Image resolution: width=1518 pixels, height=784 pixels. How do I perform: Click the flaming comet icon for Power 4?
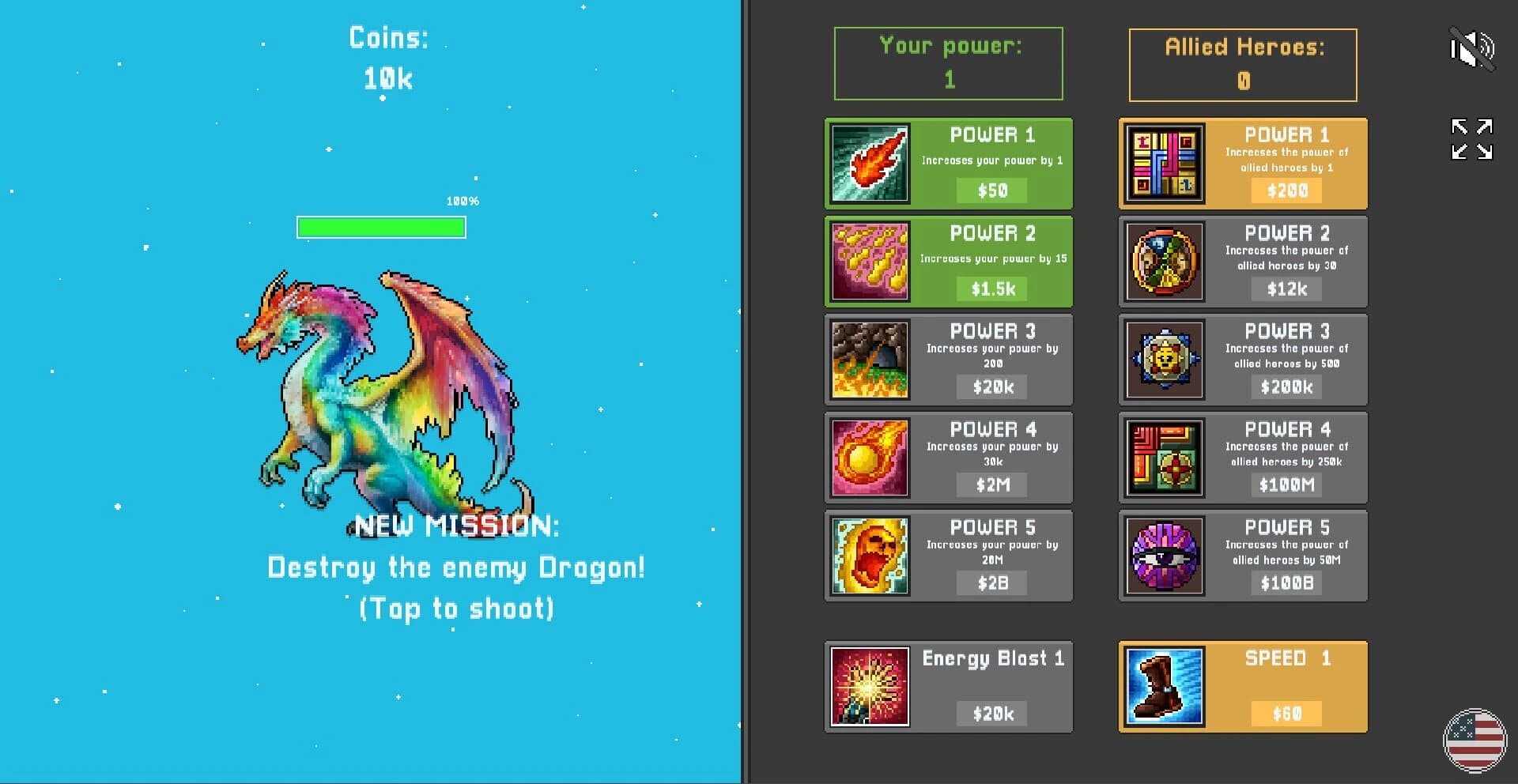(x=869, y=458)
